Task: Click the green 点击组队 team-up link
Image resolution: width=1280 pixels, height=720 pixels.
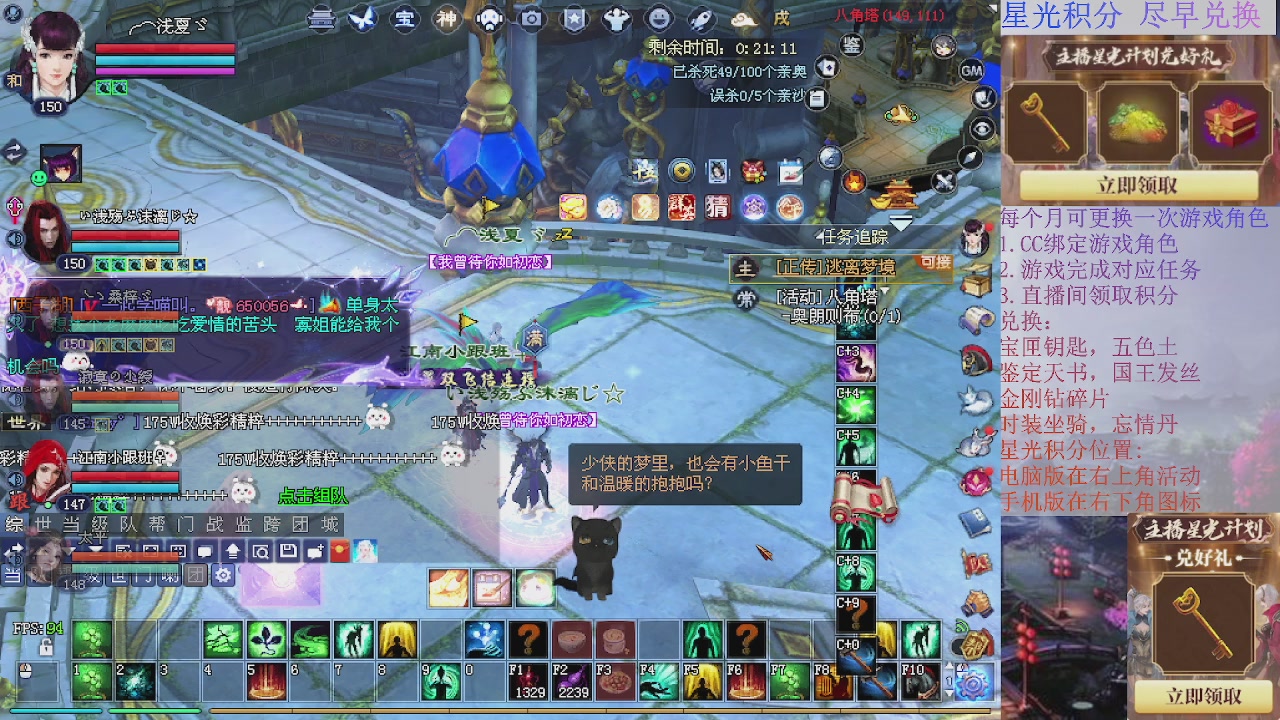Action: (x=313, y=496)
